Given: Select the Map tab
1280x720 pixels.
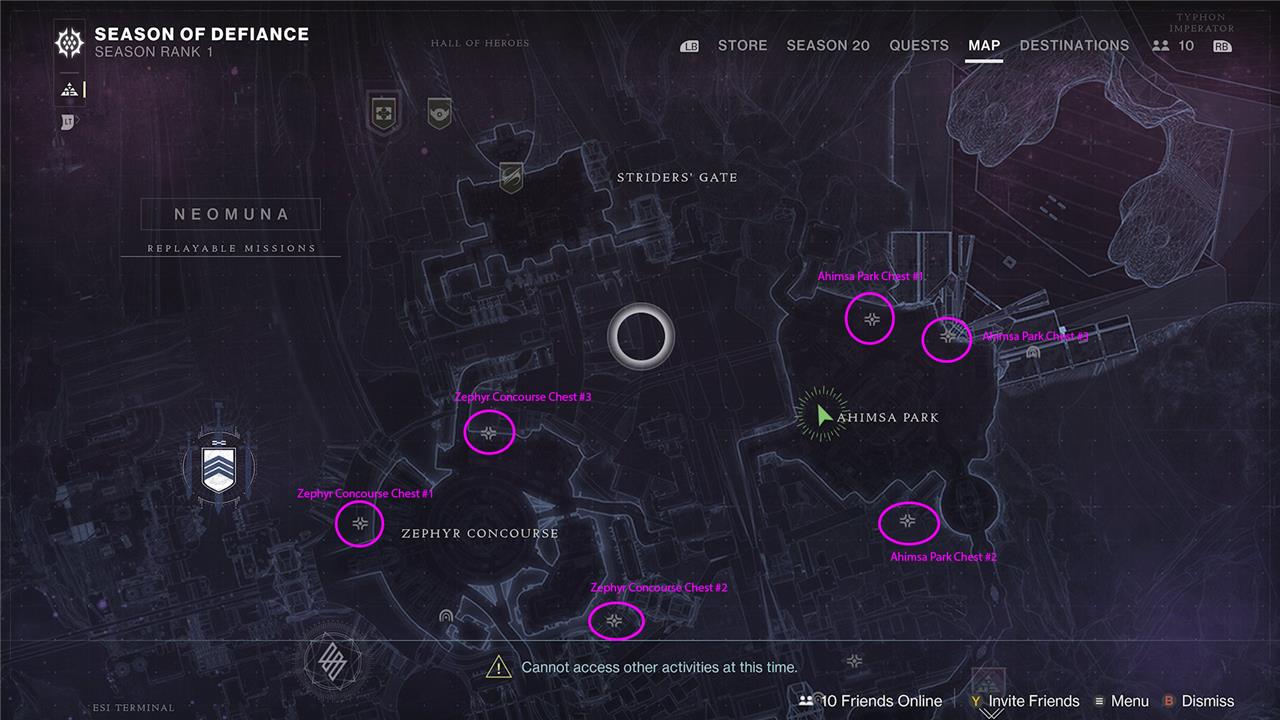Looking at the screenshot, I should pyautogui.click(x=984, y=45).
